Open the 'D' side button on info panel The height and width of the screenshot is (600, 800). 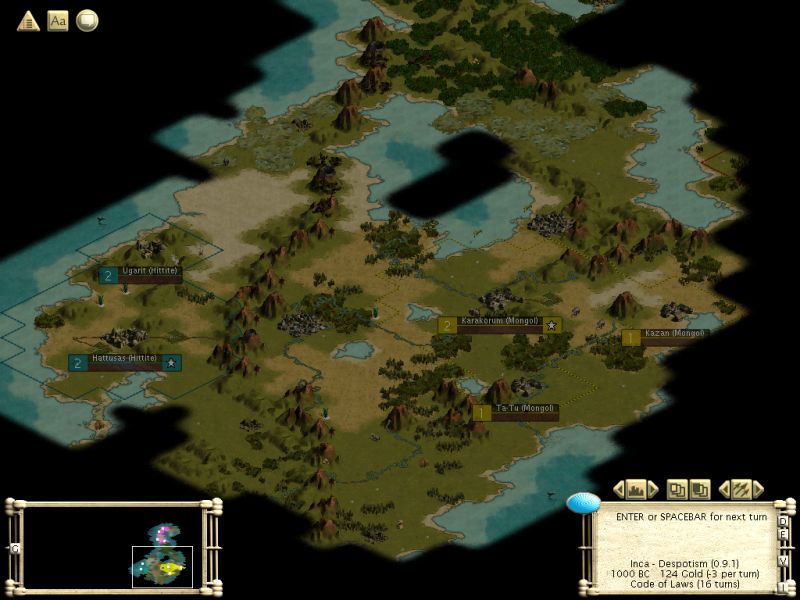[x=783, y=521]
